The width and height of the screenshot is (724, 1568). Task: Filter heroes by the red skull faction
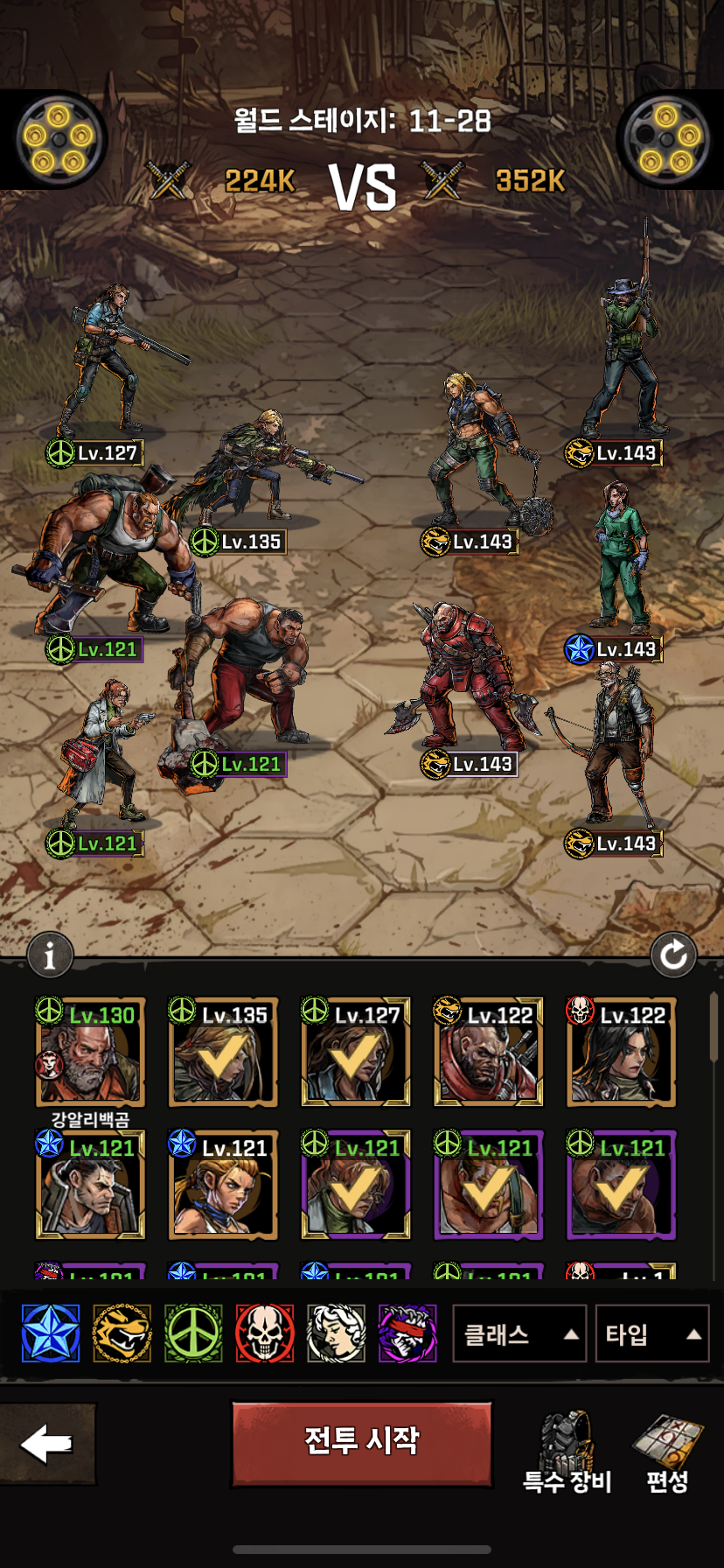click(264, 1333)
